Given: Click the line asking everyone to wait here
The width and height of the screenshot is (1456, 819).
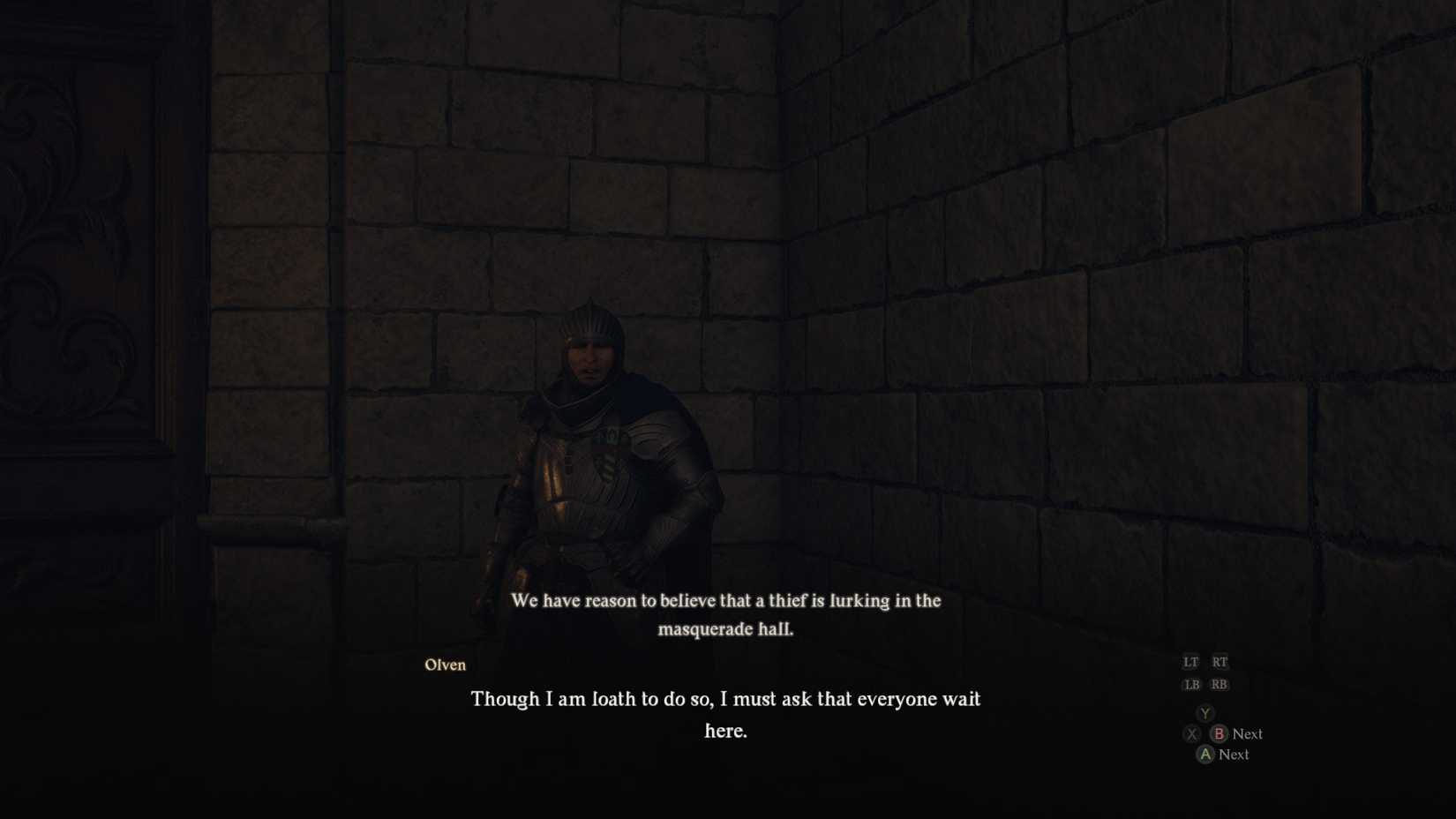Looking at the screenshot, I should click(x=725, y=699).
